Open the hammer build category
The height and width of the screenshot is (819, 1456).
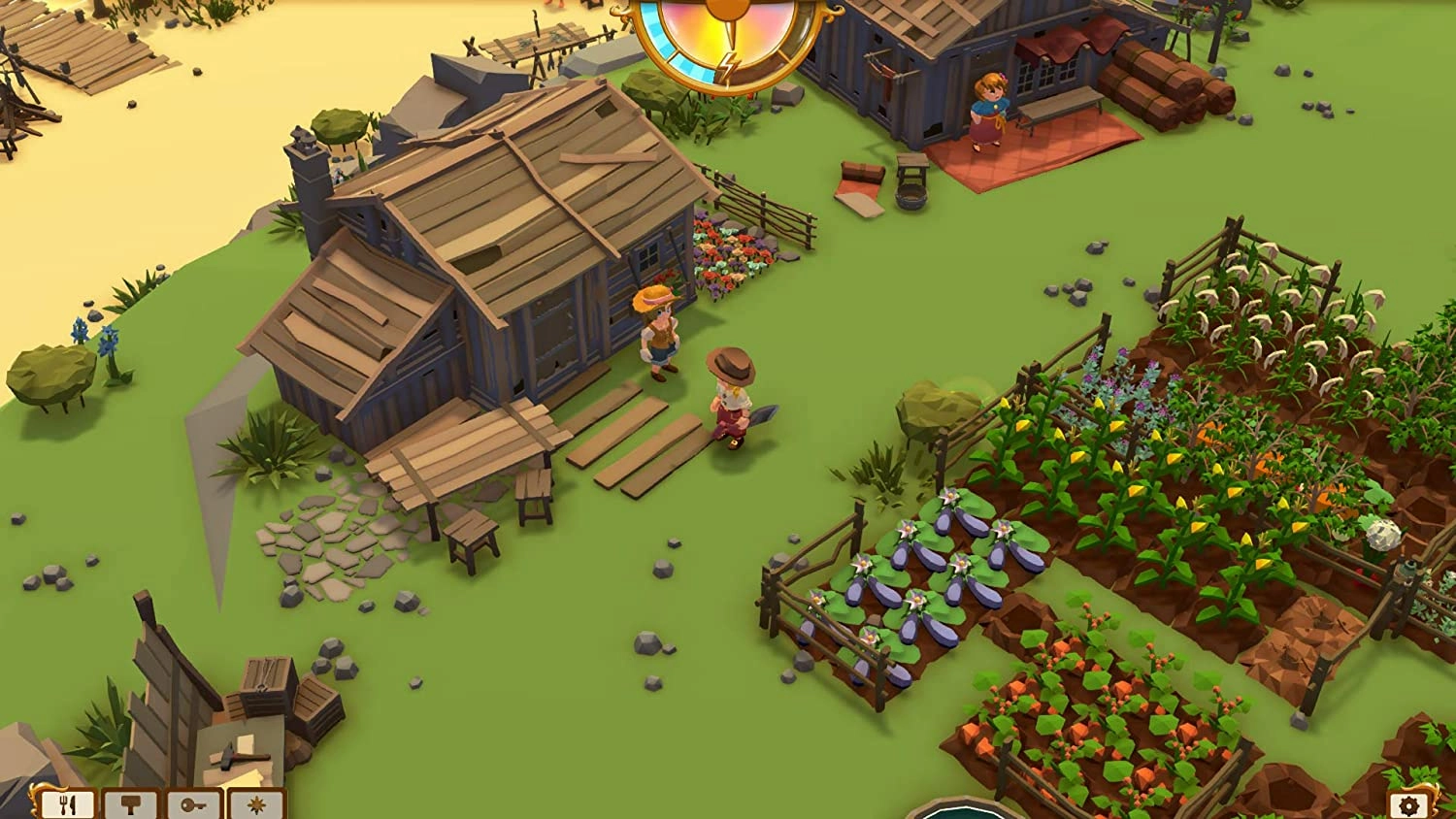(131, 804)
